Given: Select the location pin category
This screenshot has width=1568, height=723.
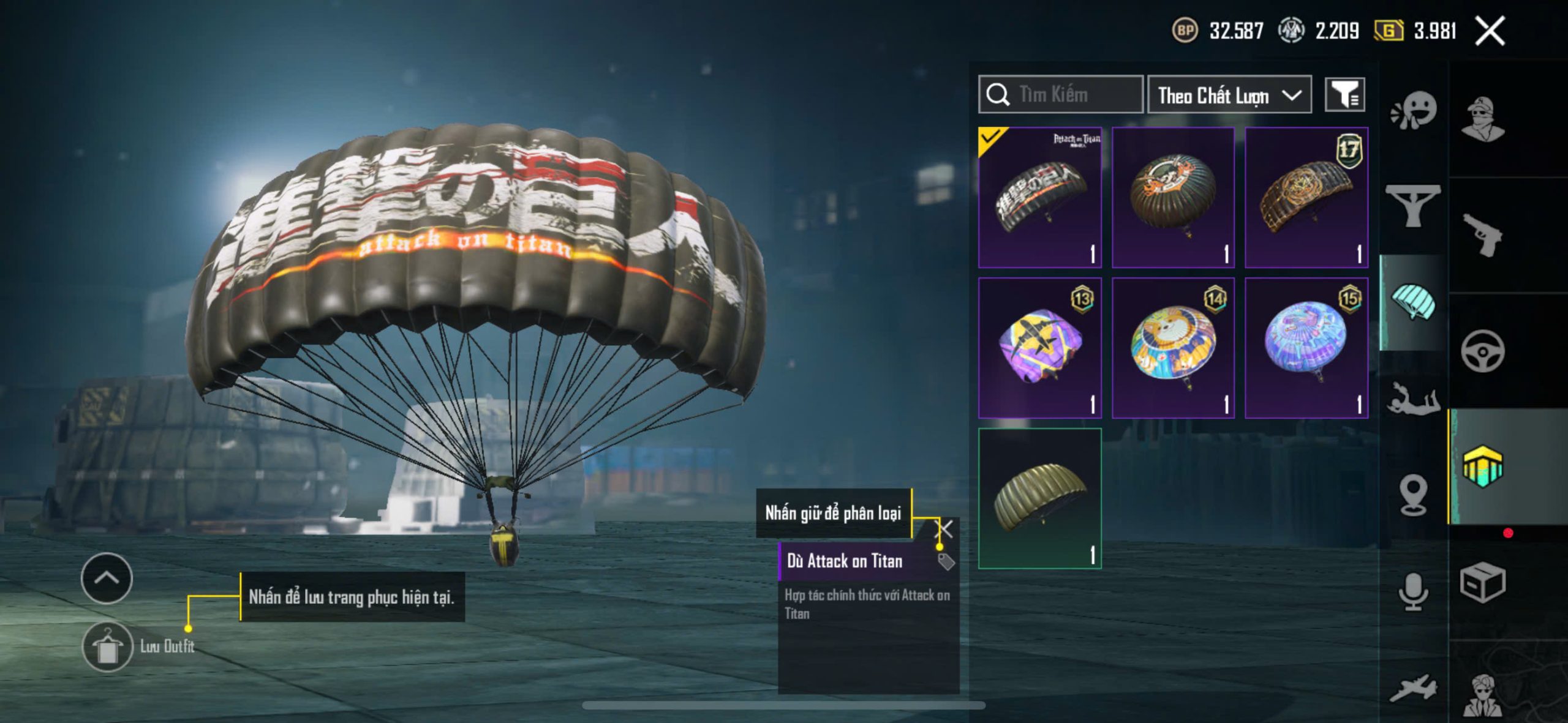Looking at the screenshot, I should (1413, 495).
